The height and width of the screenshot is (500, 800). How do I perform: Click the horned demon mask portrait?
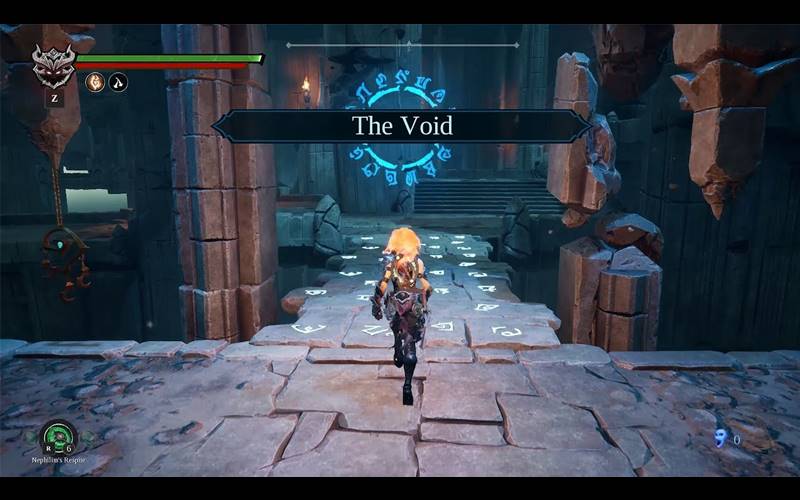point(53,66)
